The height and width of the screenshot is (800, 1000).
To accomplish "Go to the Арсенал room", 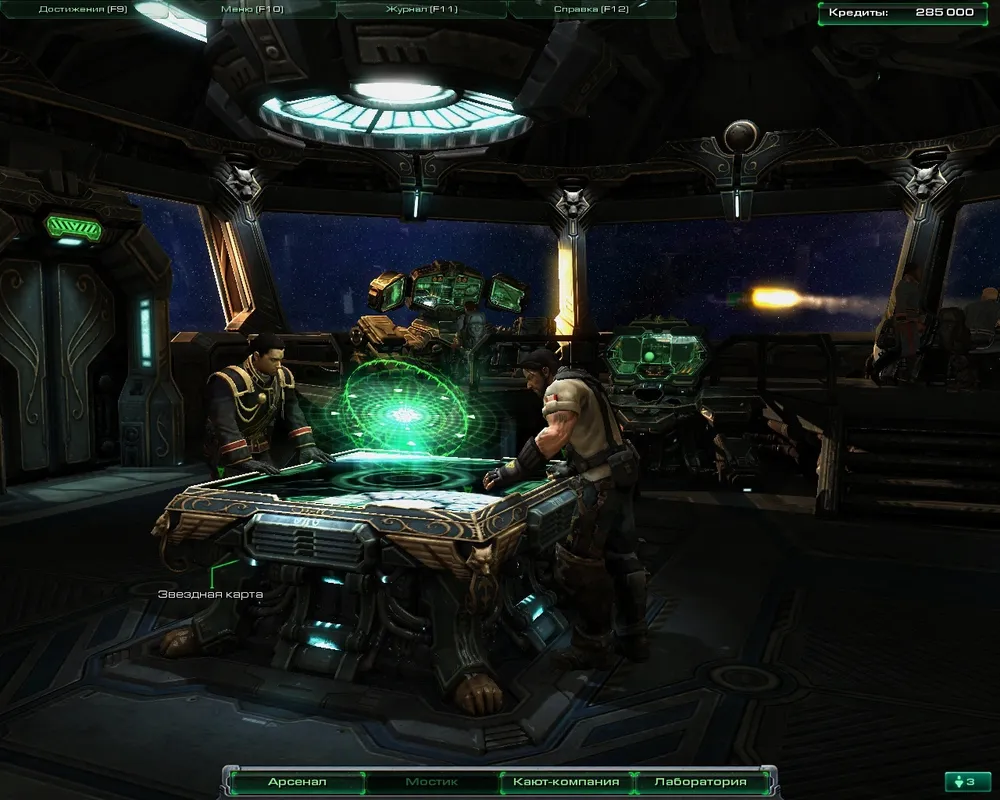I will 297,782.
